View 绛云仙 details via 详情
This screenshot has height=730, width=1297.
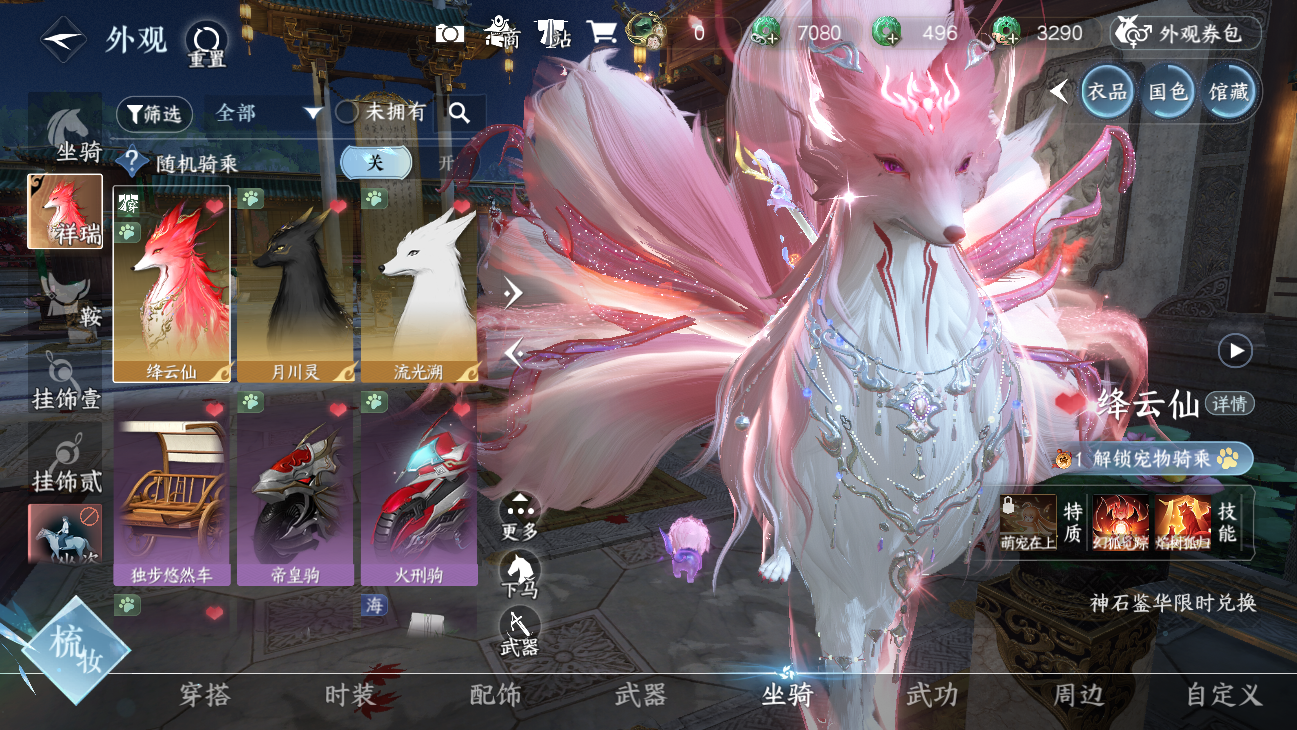coord(1229,404)
